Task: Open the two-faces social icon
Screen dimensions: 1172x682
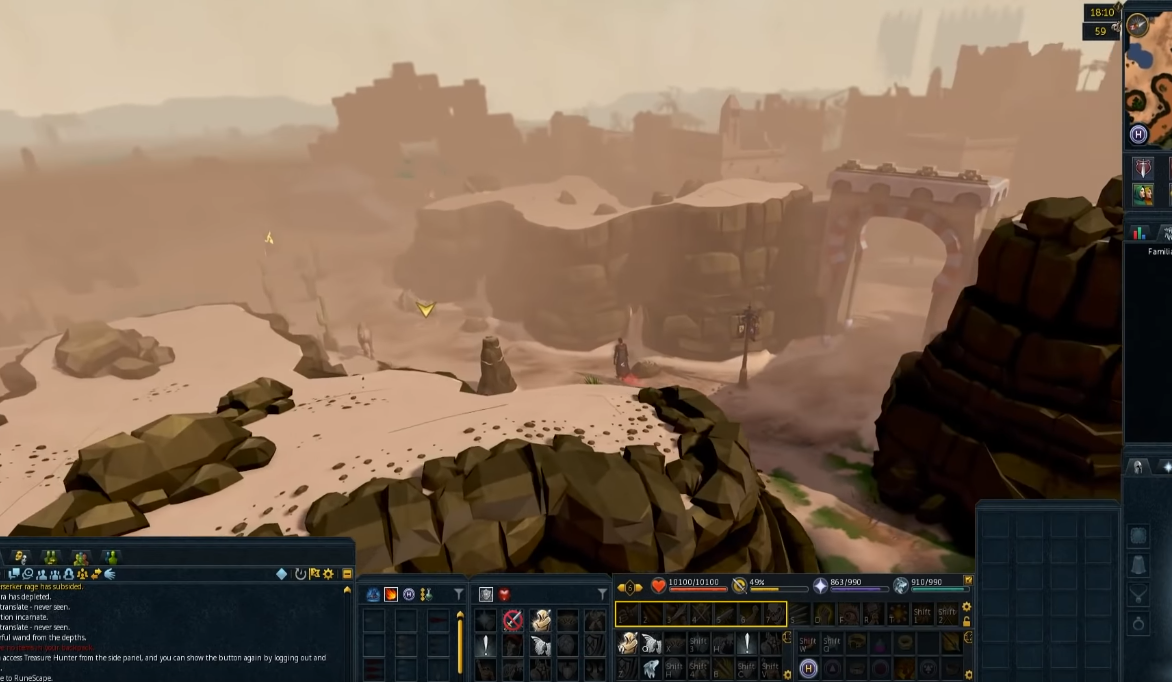Action: (x=1142, y=194)
